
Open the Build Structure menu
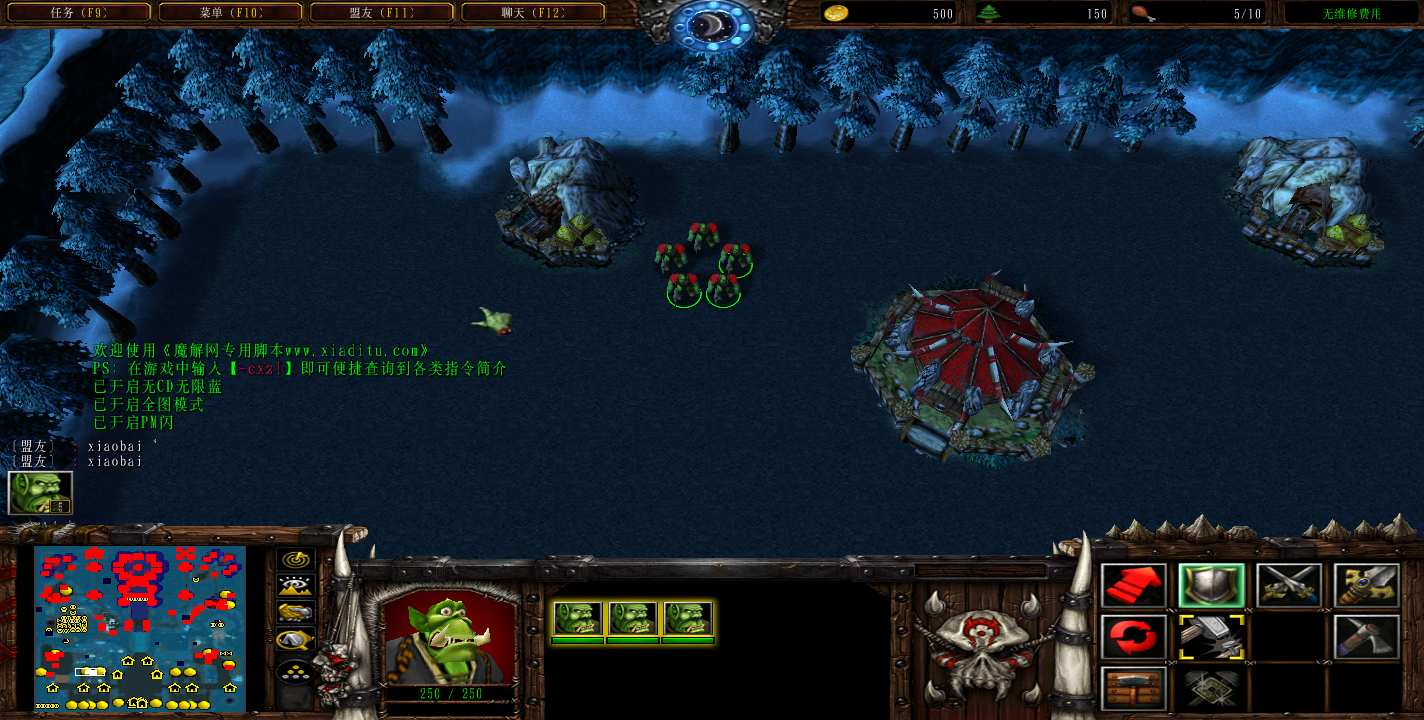point(1134,688)
